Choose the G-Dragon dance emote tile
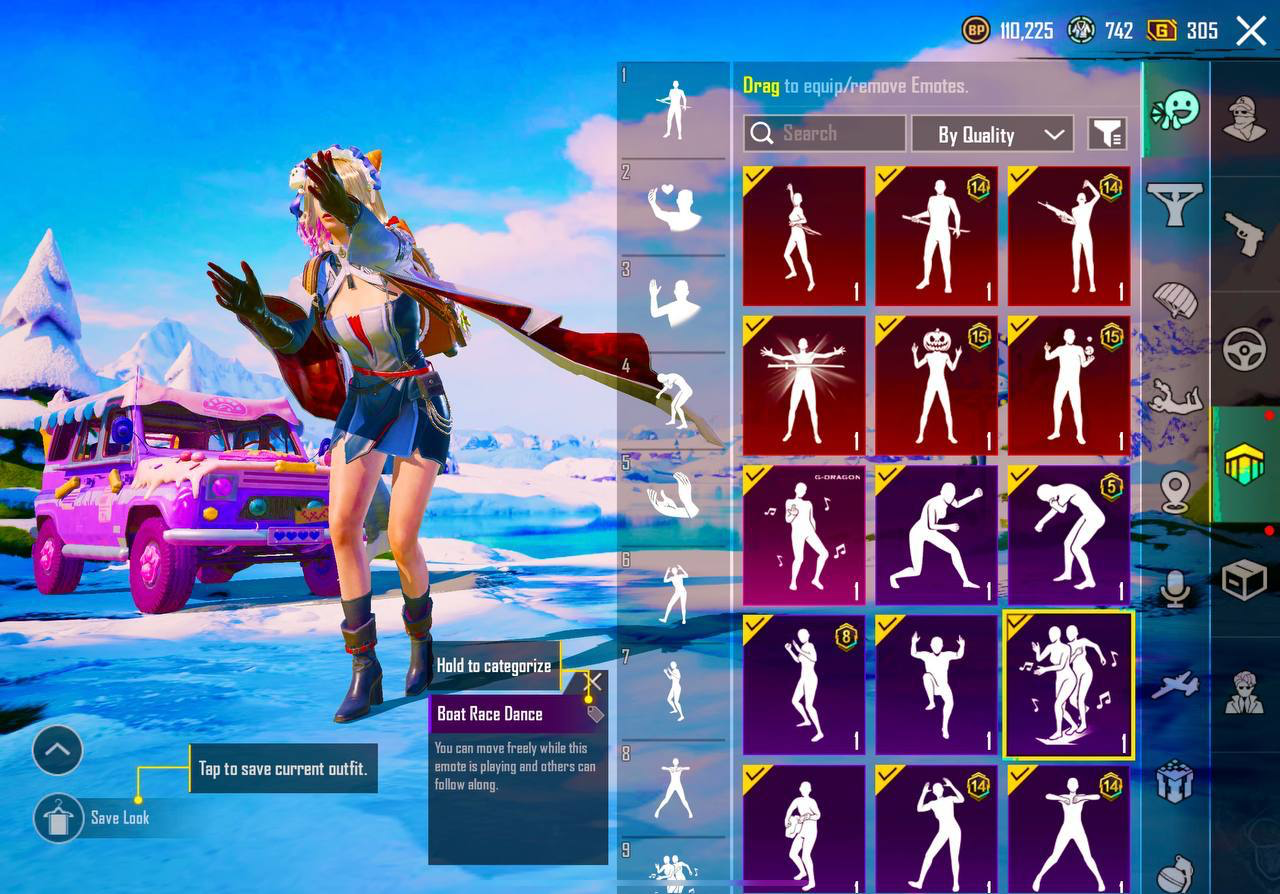The width and height of the screenshot is (1280, 894). click(803, 535)
